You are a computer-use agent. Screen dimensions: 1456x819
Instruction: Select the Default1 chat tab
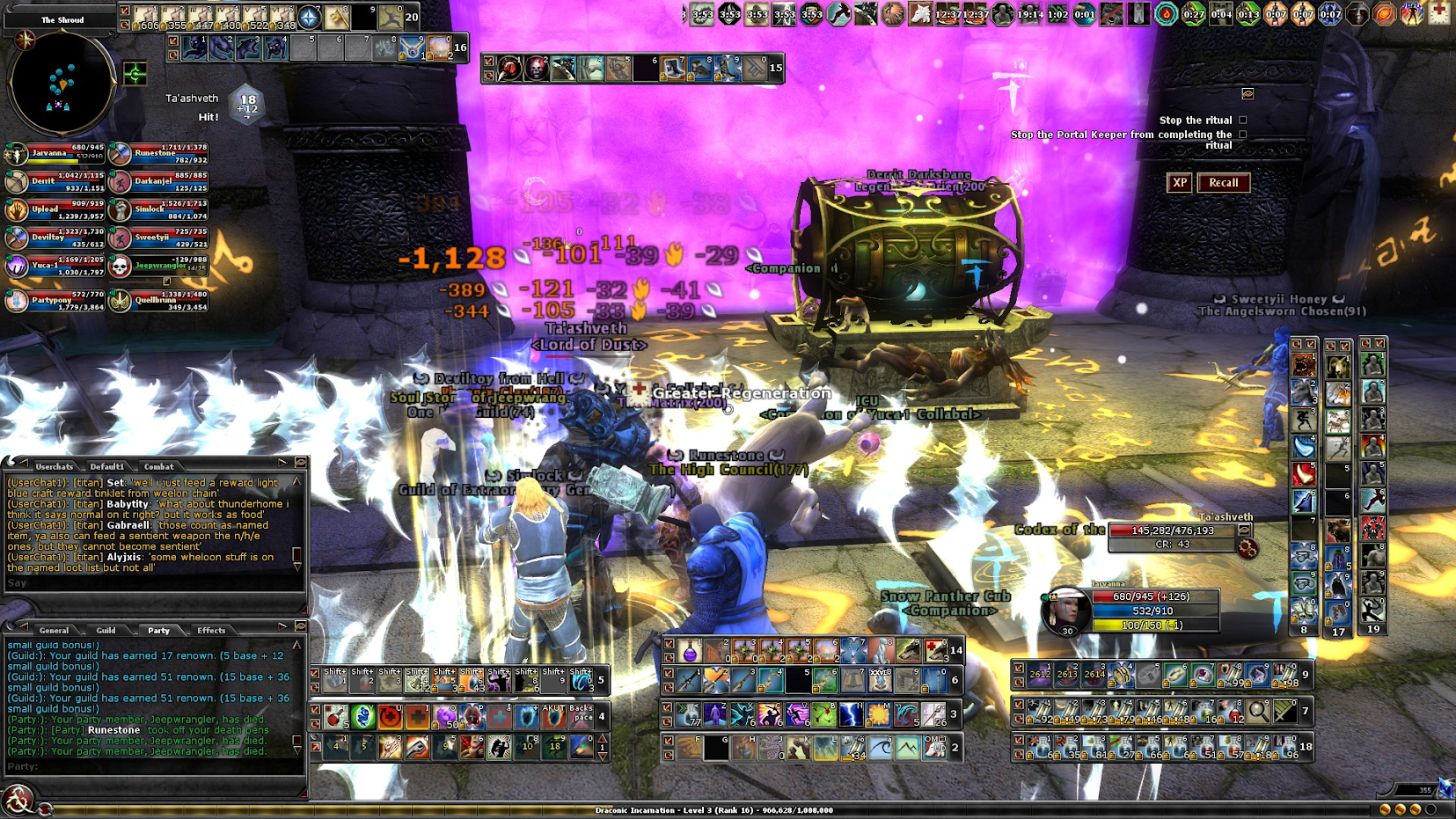pyautogui.click(x=106, y=466)
